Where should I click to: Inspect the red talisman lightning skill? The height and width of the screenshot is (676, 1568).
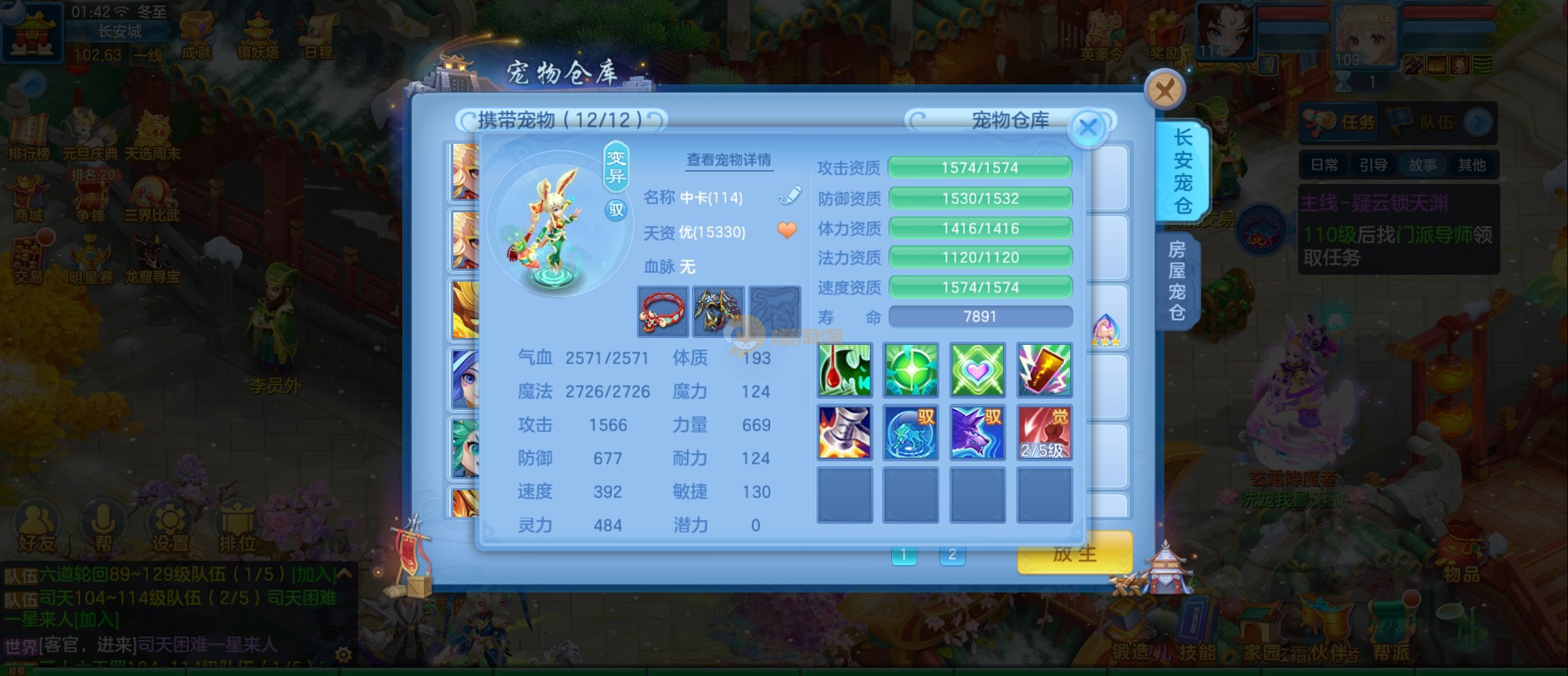pyautogui.click(x=1044, y=370)
